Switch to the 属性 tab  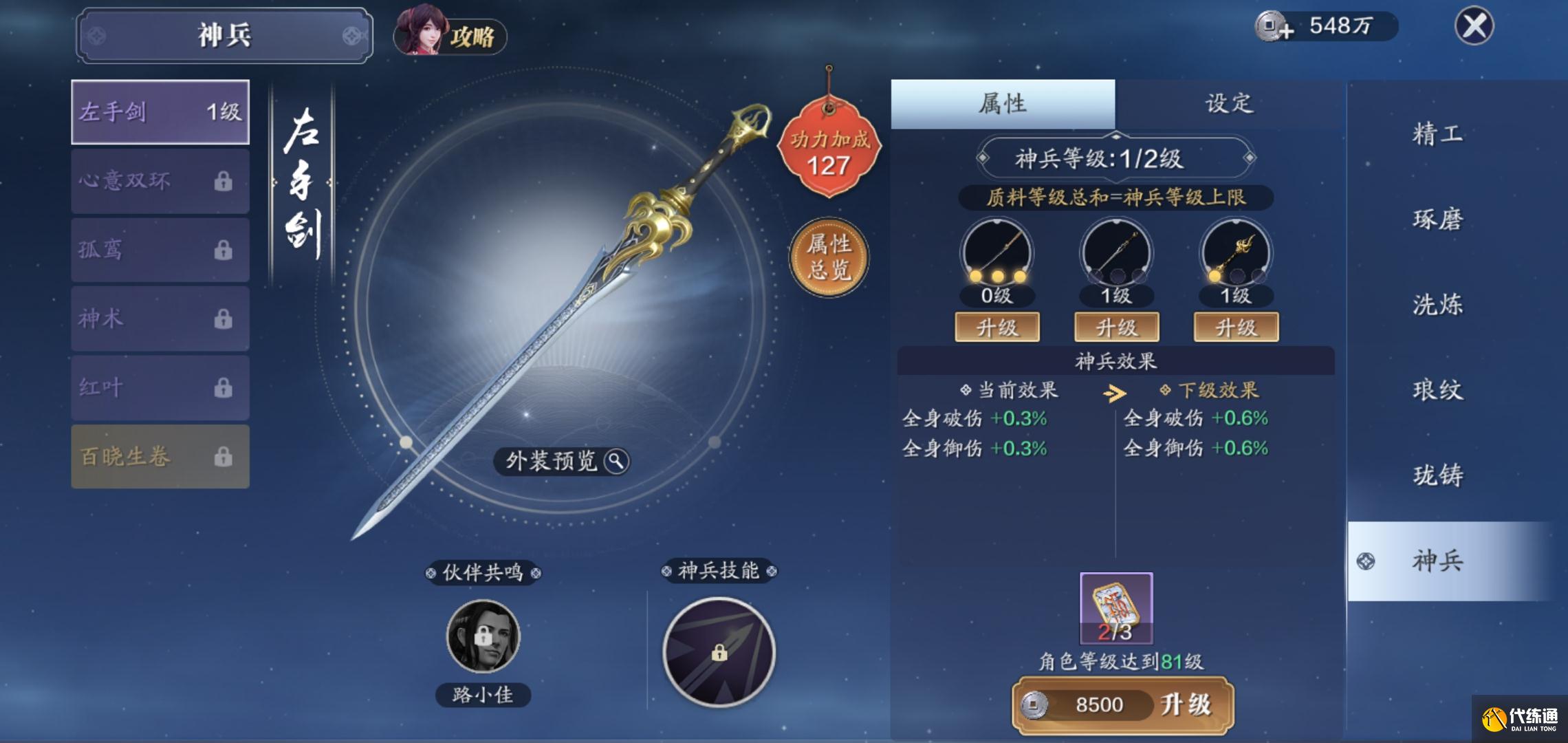pyautogui.click(x=1003, y=104)
